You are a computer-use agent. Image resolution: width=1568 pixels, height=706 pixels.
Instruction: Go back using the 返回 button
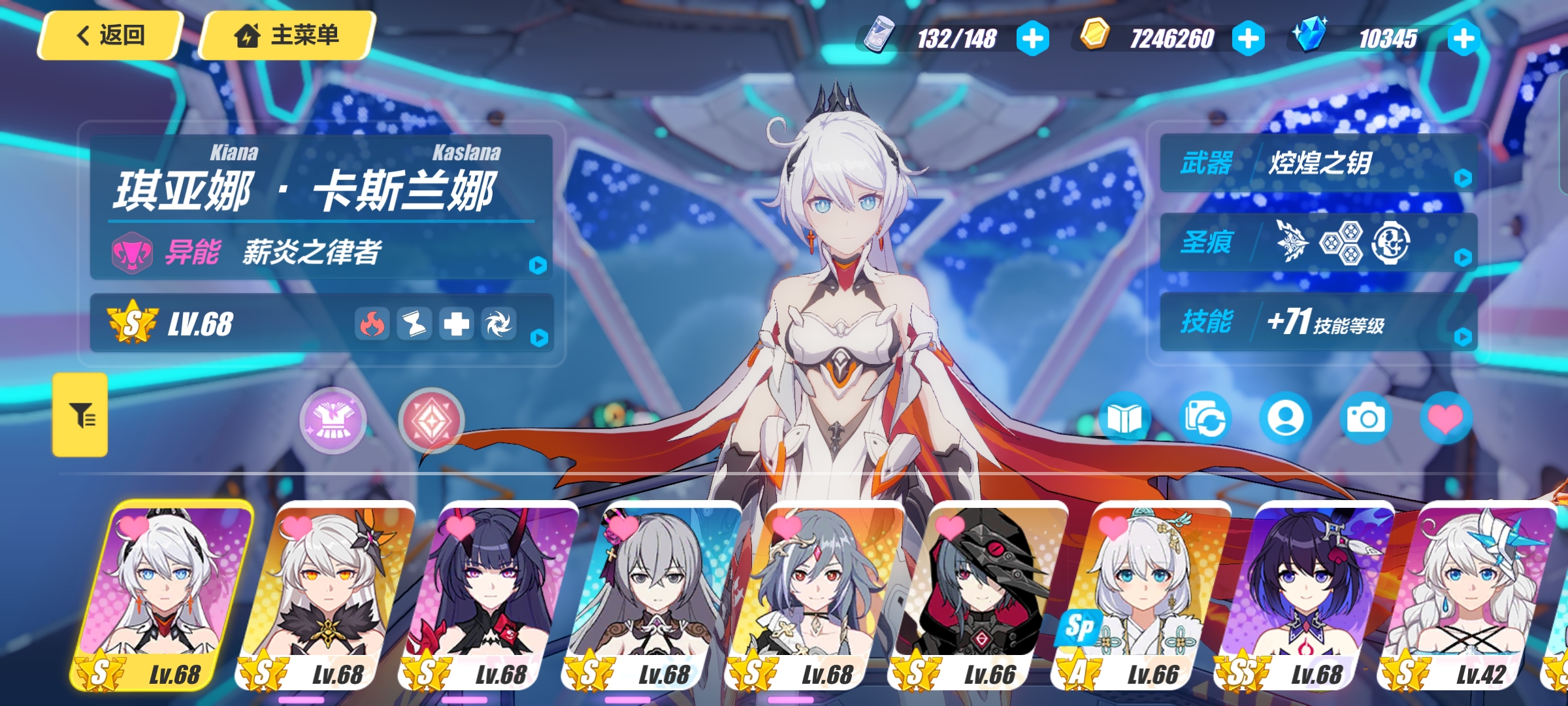click(x=110, y=35)
